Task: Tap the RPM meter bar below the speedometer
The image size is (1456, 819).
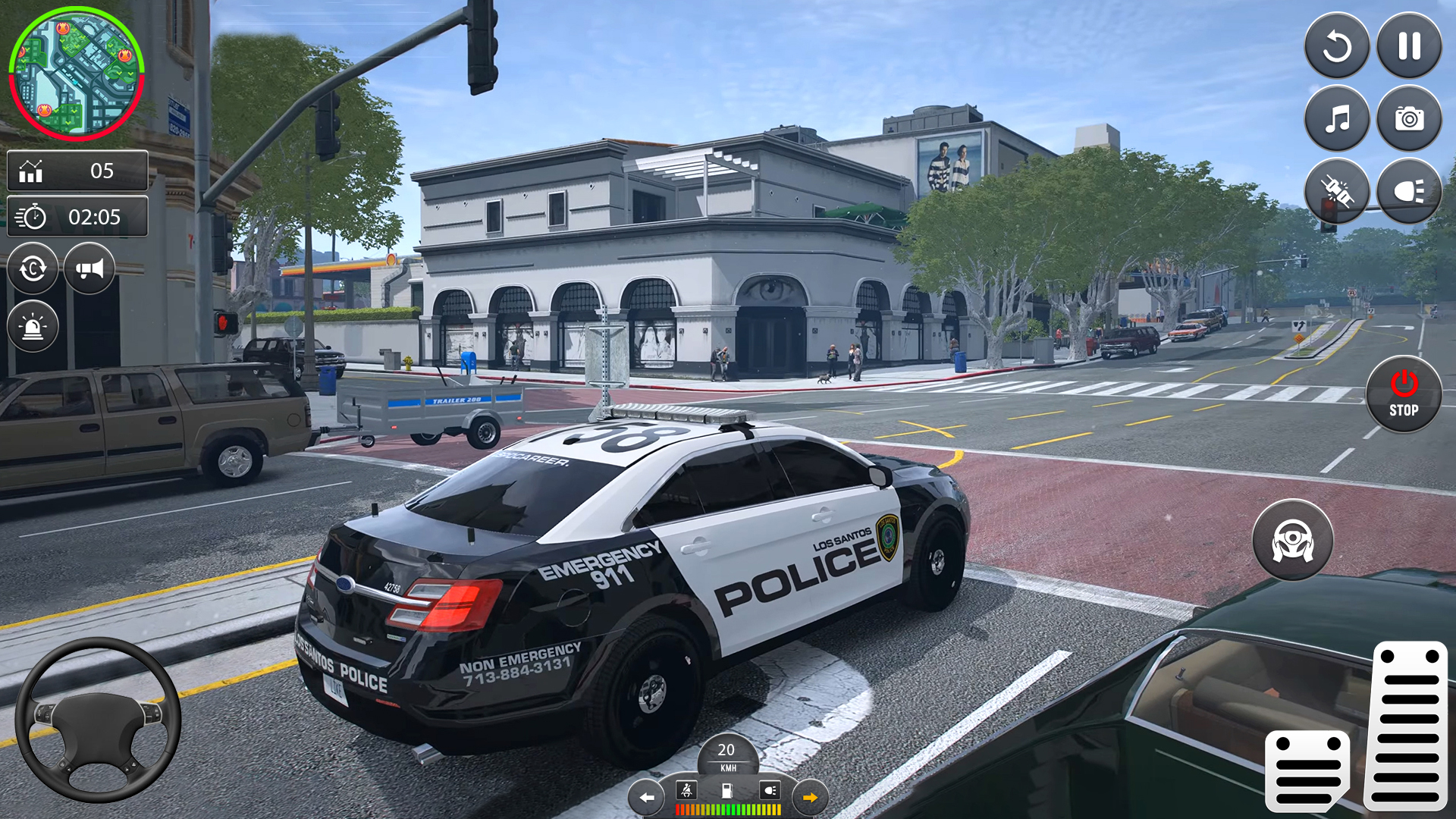Action: point(726,809)
